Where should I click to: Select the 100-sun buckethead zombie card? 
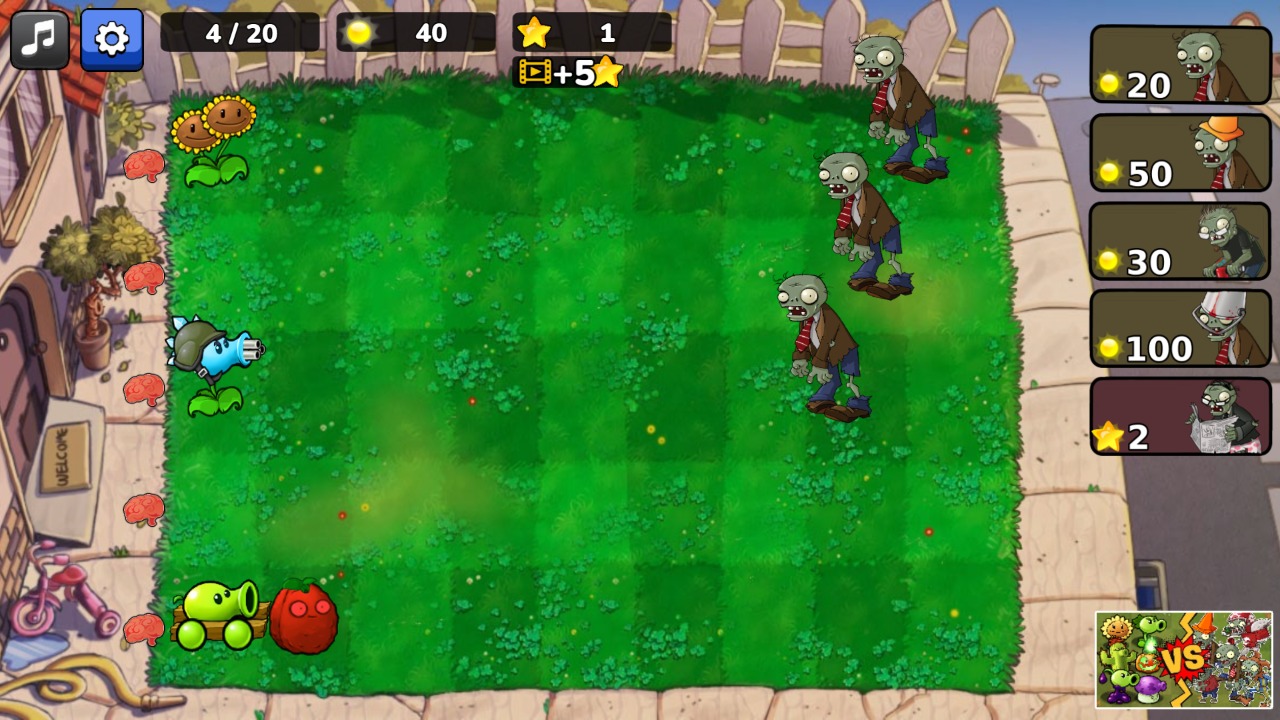click(1180, 327)
